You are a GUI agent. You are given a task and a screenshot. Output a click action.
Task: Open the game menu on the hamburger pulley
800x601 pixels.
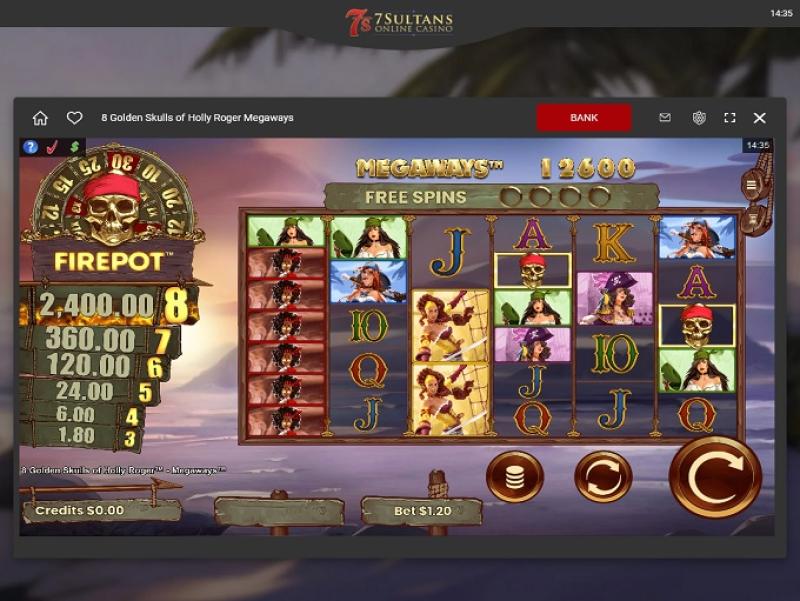(x=750, y=184)
